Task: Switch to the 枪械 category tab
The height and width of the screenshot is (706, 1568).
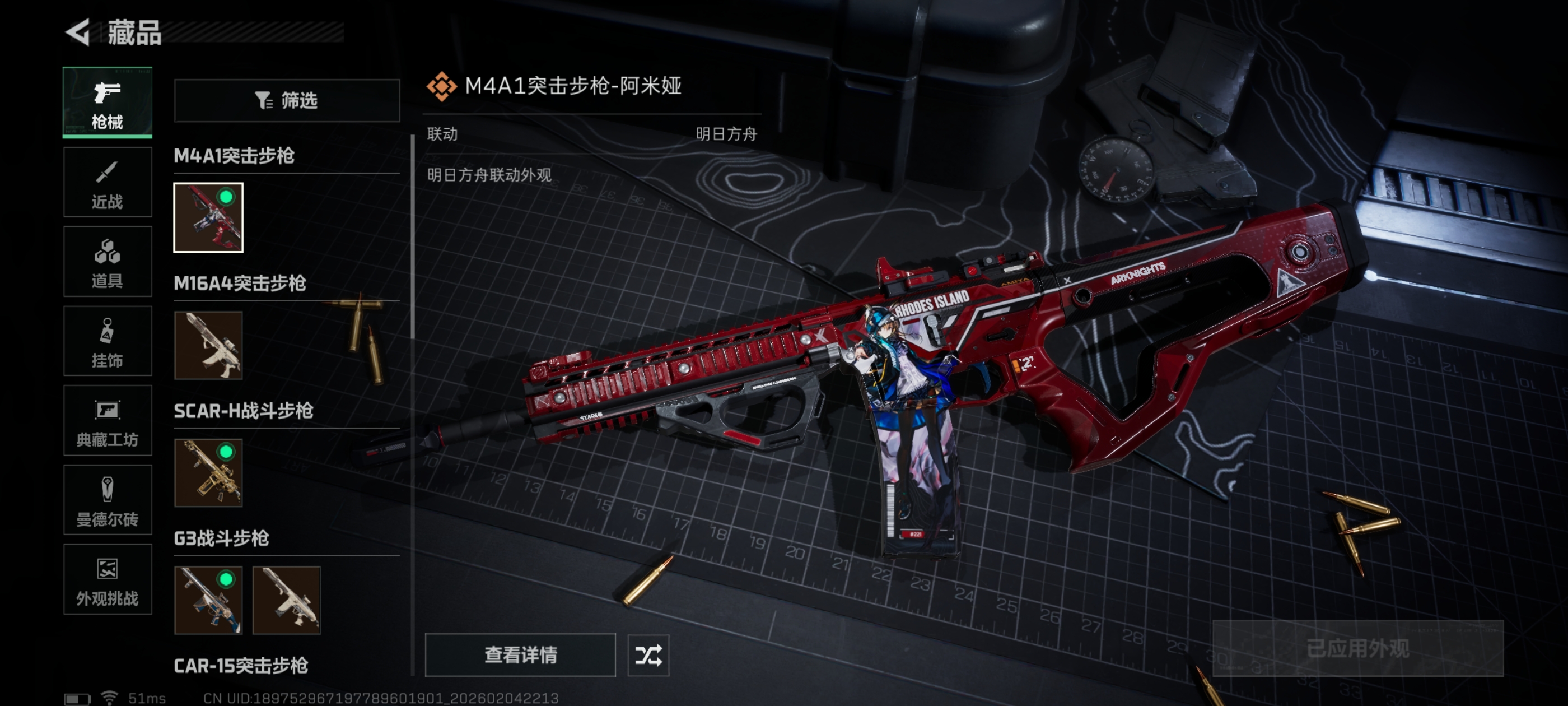Action: (x=107, y=103)
